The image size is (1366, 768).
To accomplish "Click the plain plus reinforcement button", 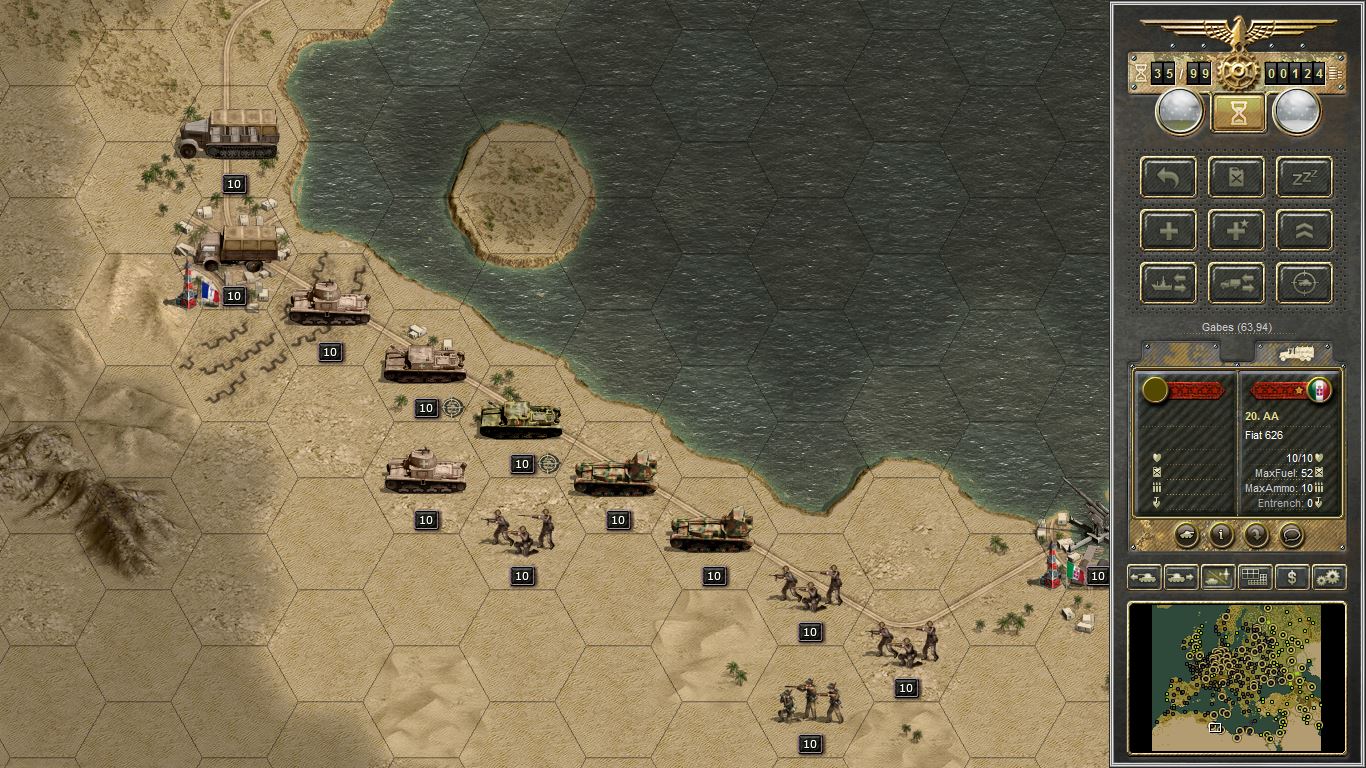I will [x=1168, y=230].
